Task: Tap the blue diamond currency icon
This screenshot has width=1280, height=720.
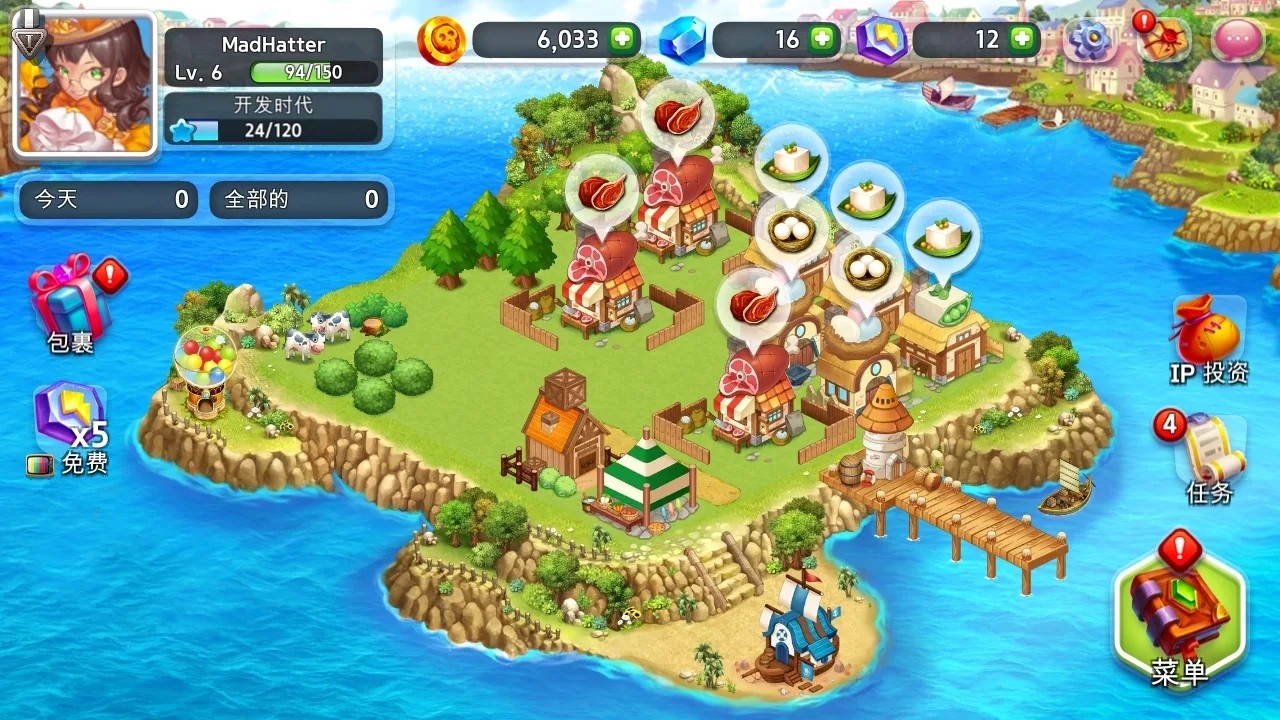Action: pyautogui.click(x=685, y=40)
